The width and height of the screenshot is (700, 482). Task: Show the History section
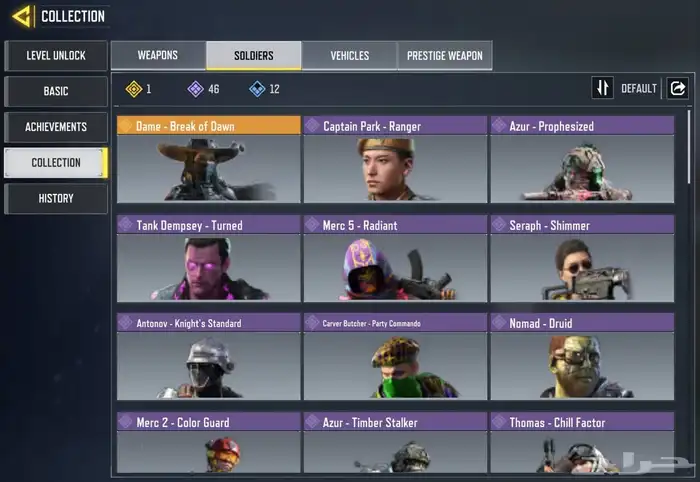[56, 198]
